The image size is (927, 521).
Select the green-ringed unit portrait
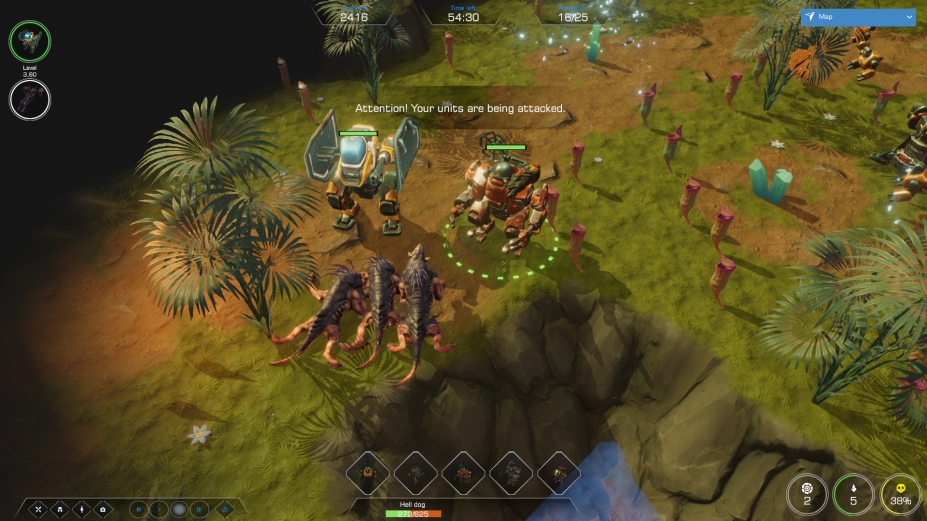pos(30,41)
